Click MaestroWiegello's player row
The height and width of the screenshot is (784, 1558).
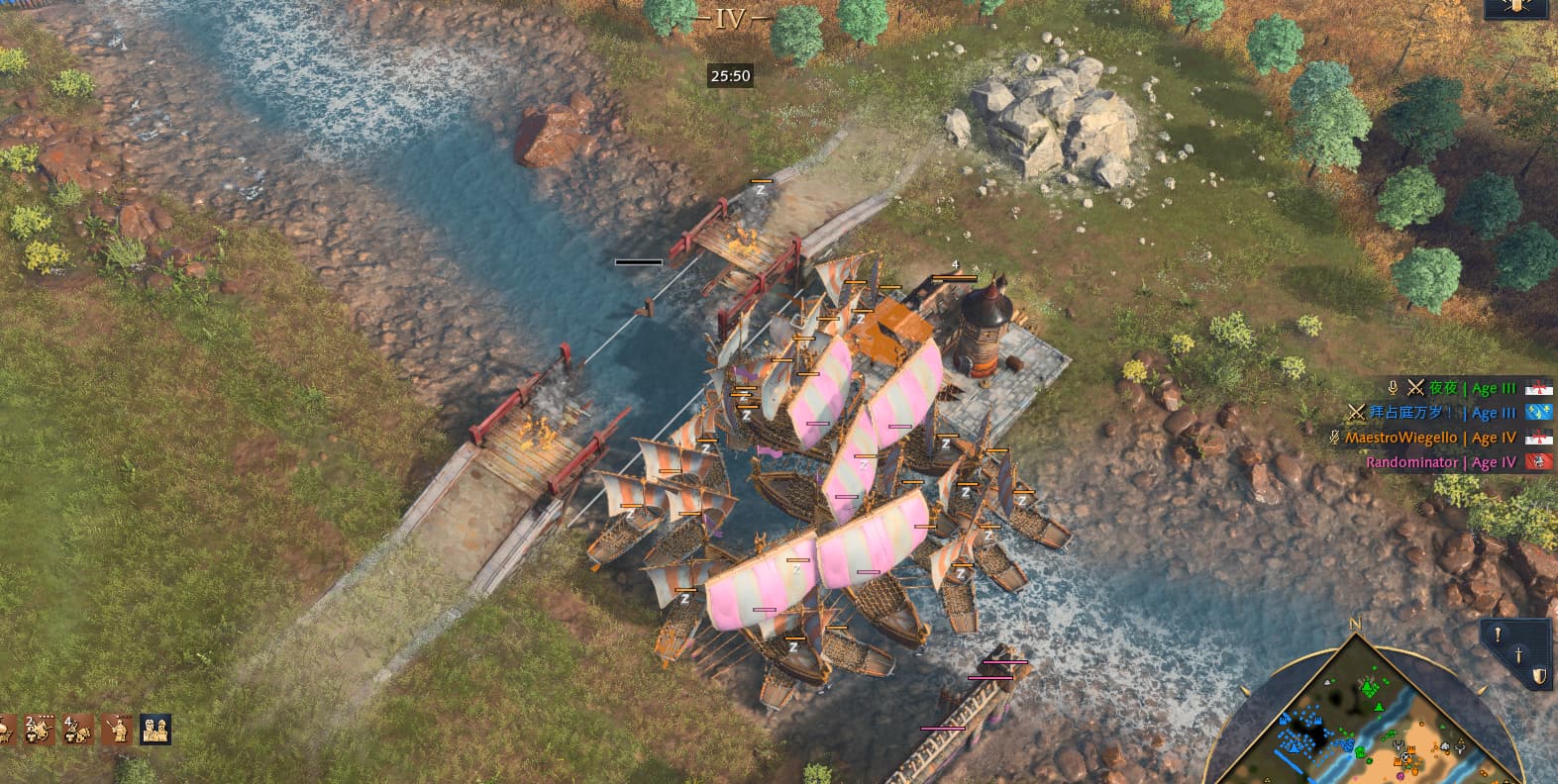pyautogui.click(x=1401, y=437)
